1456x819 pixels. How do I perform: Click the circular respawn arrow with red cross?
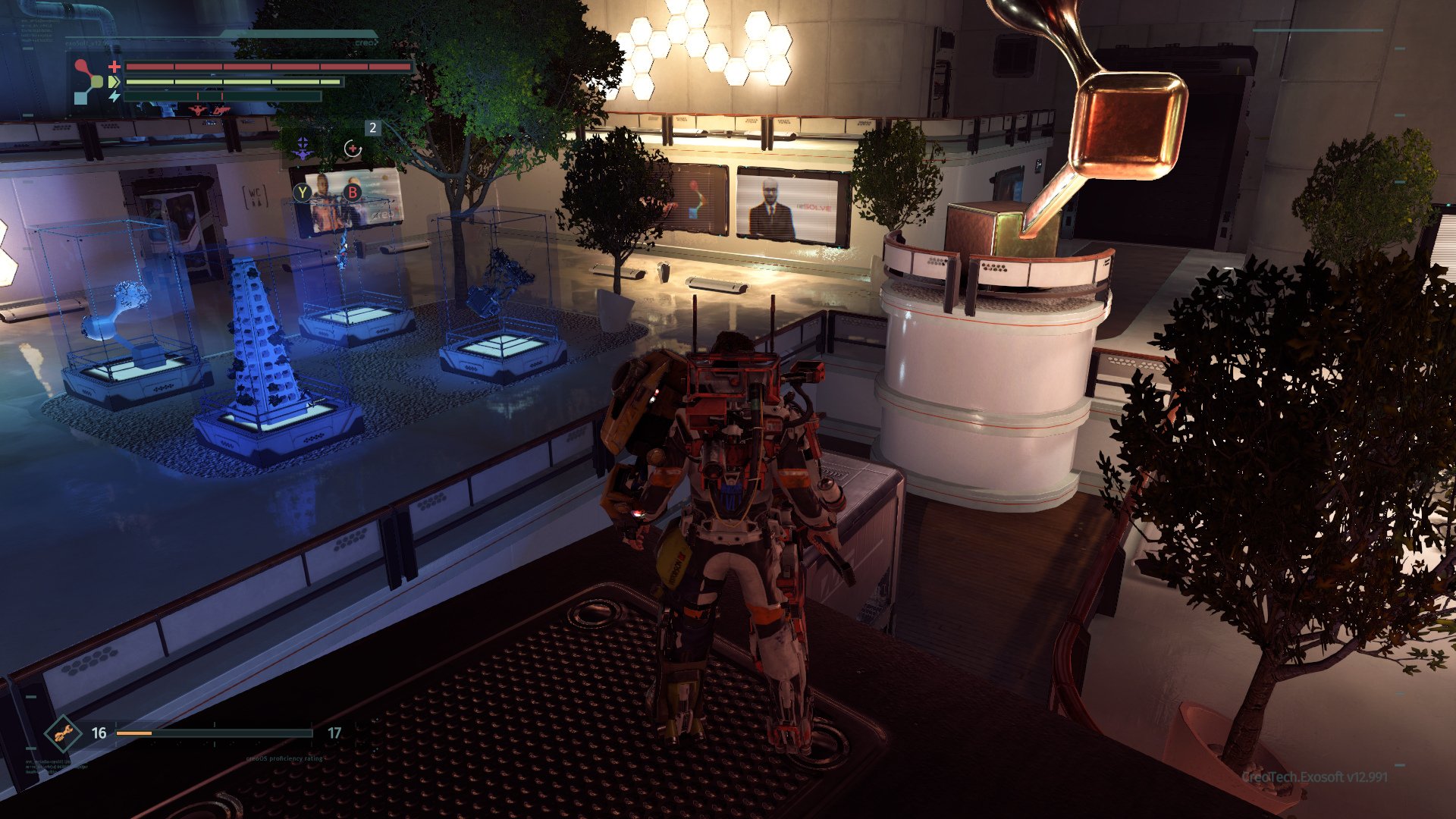[353, 149]
